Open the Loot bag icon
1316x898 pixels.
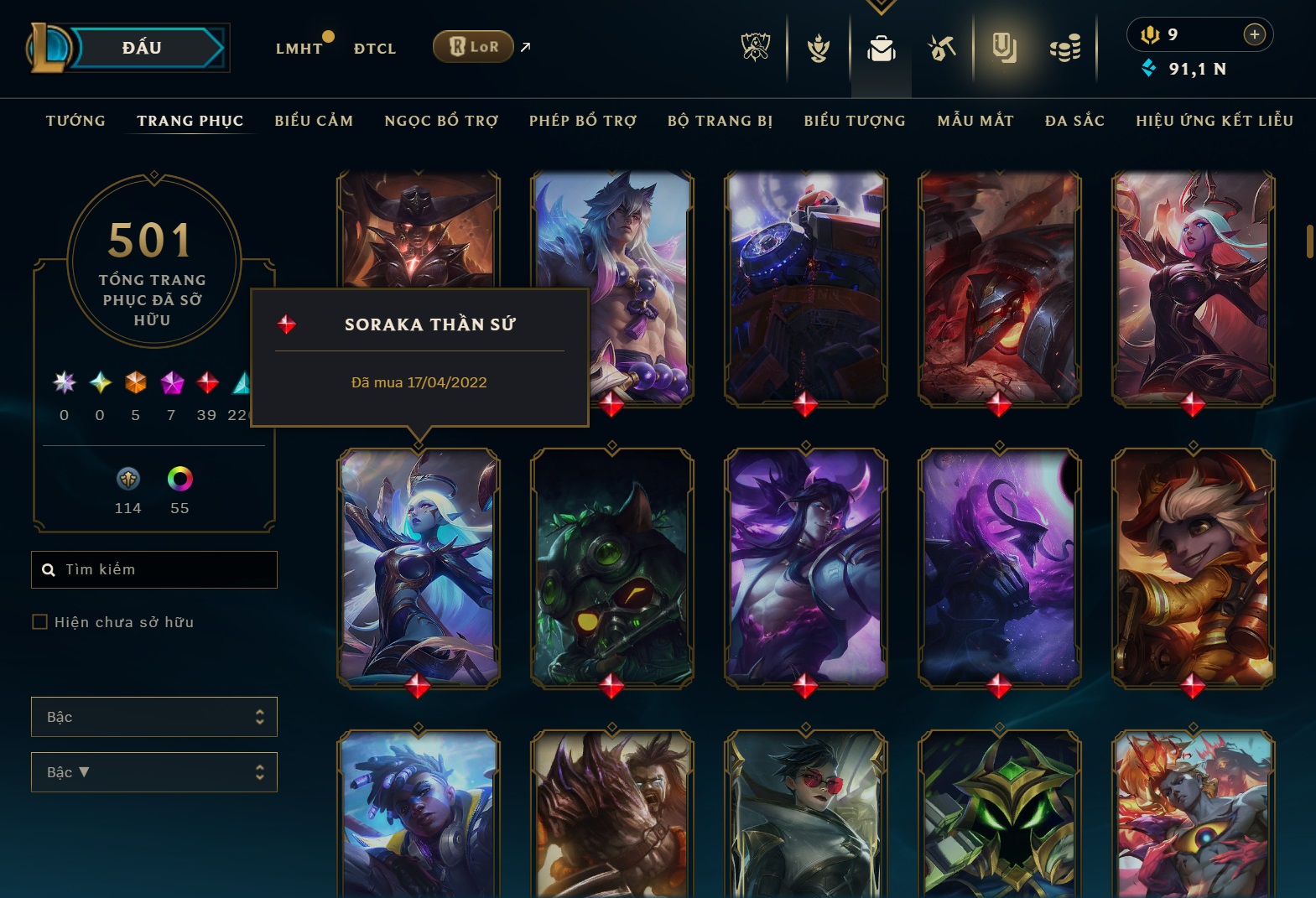(881, 48)
